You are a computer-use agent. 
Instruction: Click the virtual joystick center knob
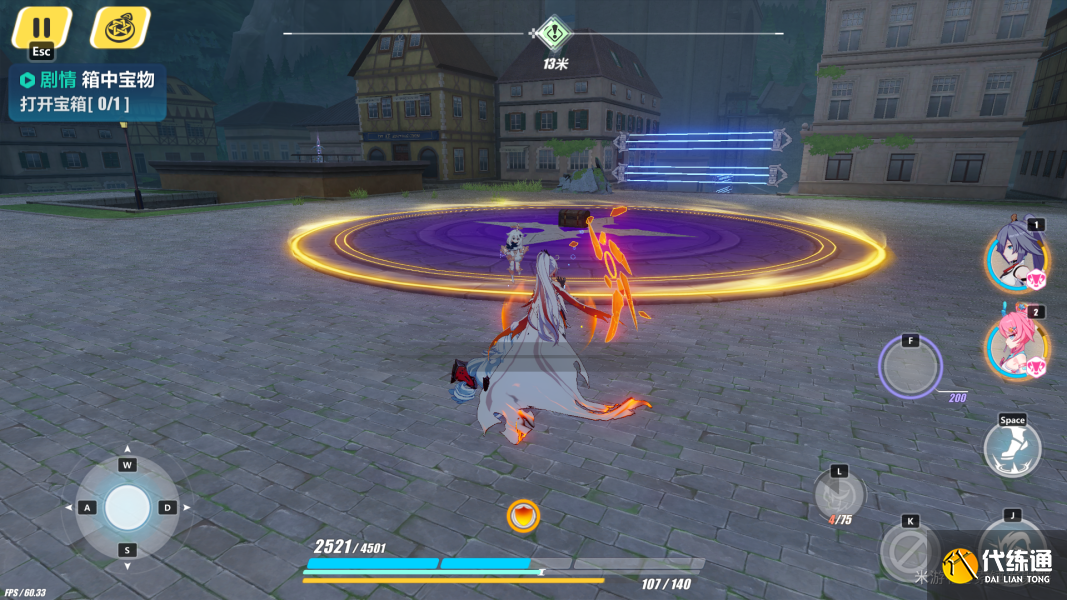coord(127,508)
